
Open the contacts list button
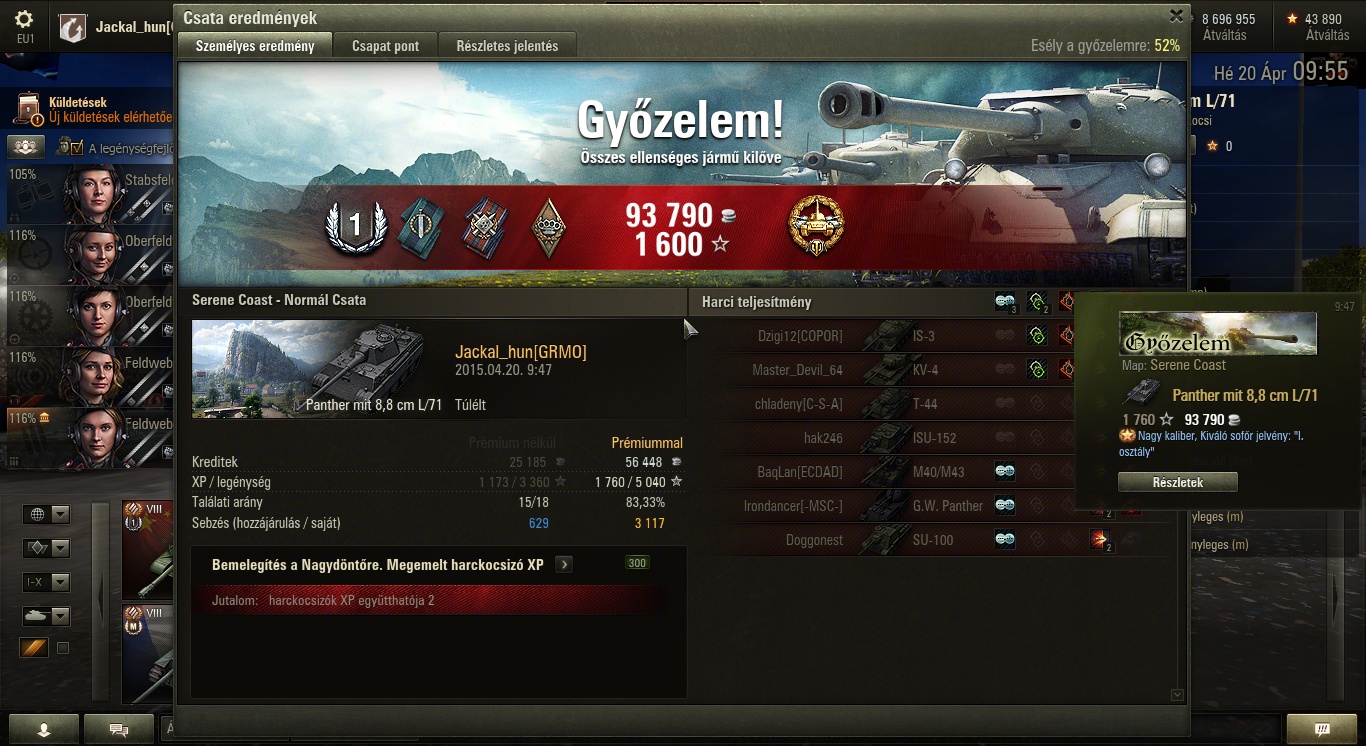coord(43,729)
